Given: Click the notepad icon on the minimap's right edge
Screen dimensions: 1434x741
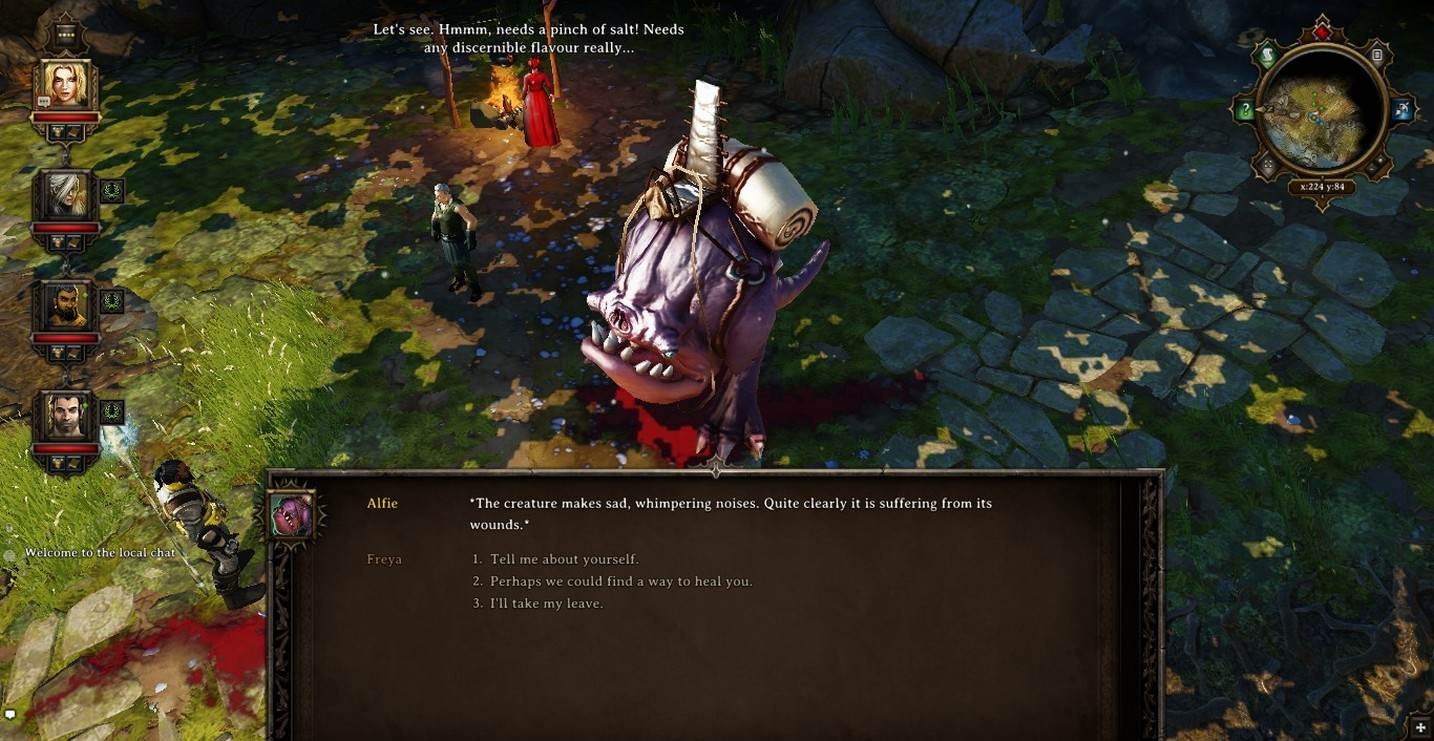Looking at the screenshot, I should [1376, 55].
